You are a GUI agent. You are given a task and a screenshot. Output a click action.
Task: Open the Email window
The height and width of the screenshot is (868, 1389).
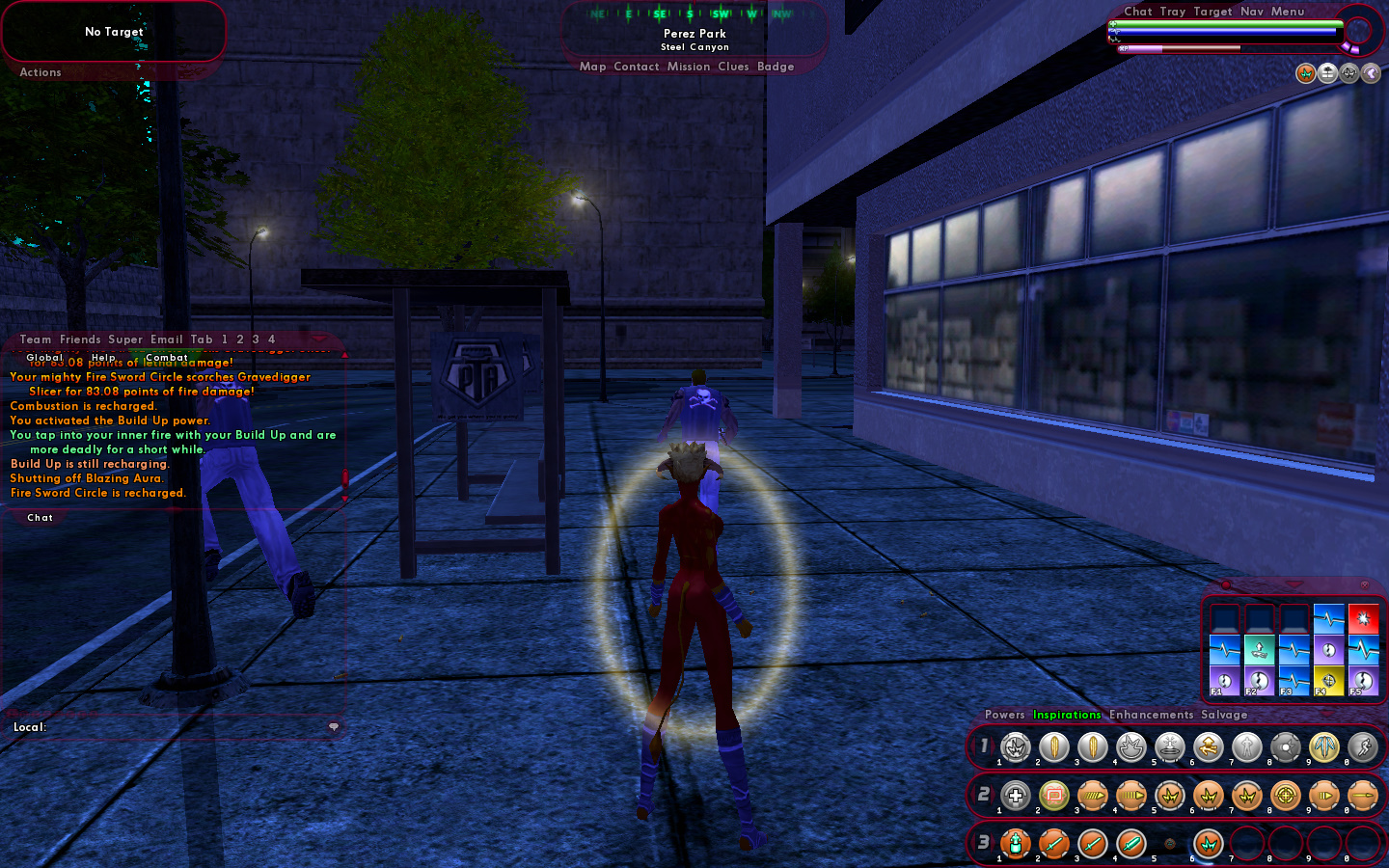pyautogui.click(x=166, y=339)
